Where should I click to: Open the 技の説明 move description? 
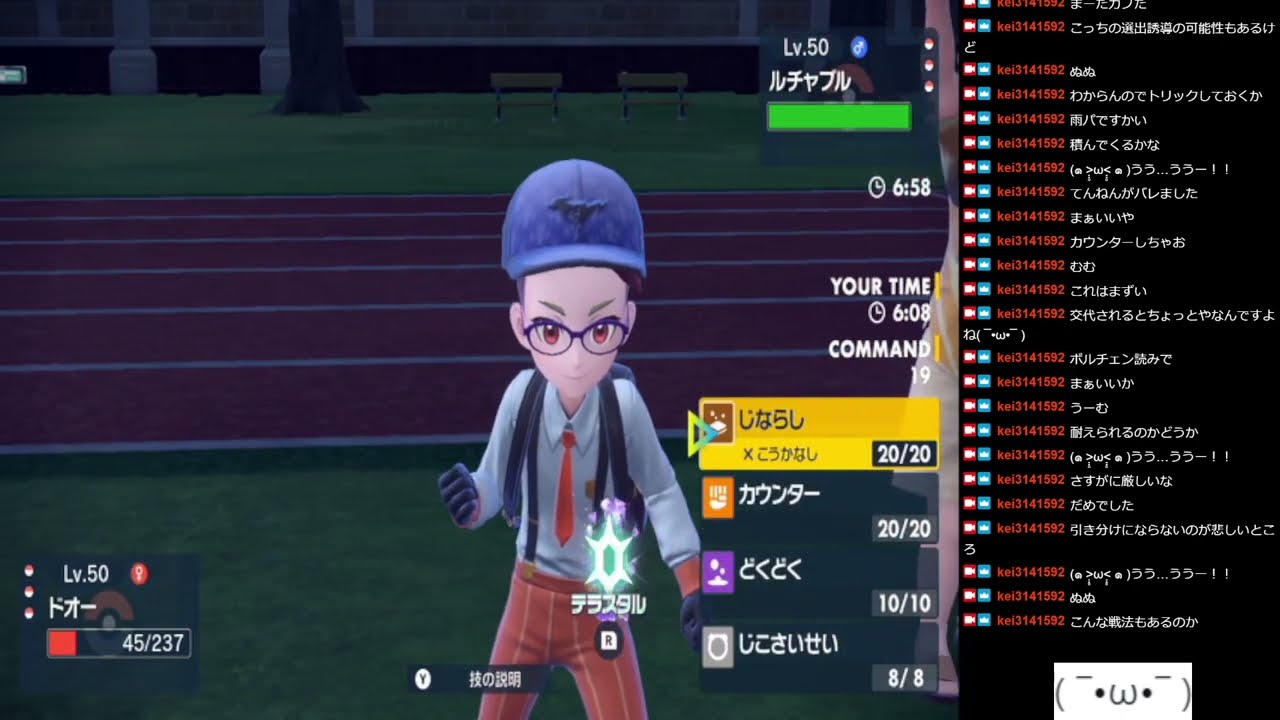coord(494,679)
